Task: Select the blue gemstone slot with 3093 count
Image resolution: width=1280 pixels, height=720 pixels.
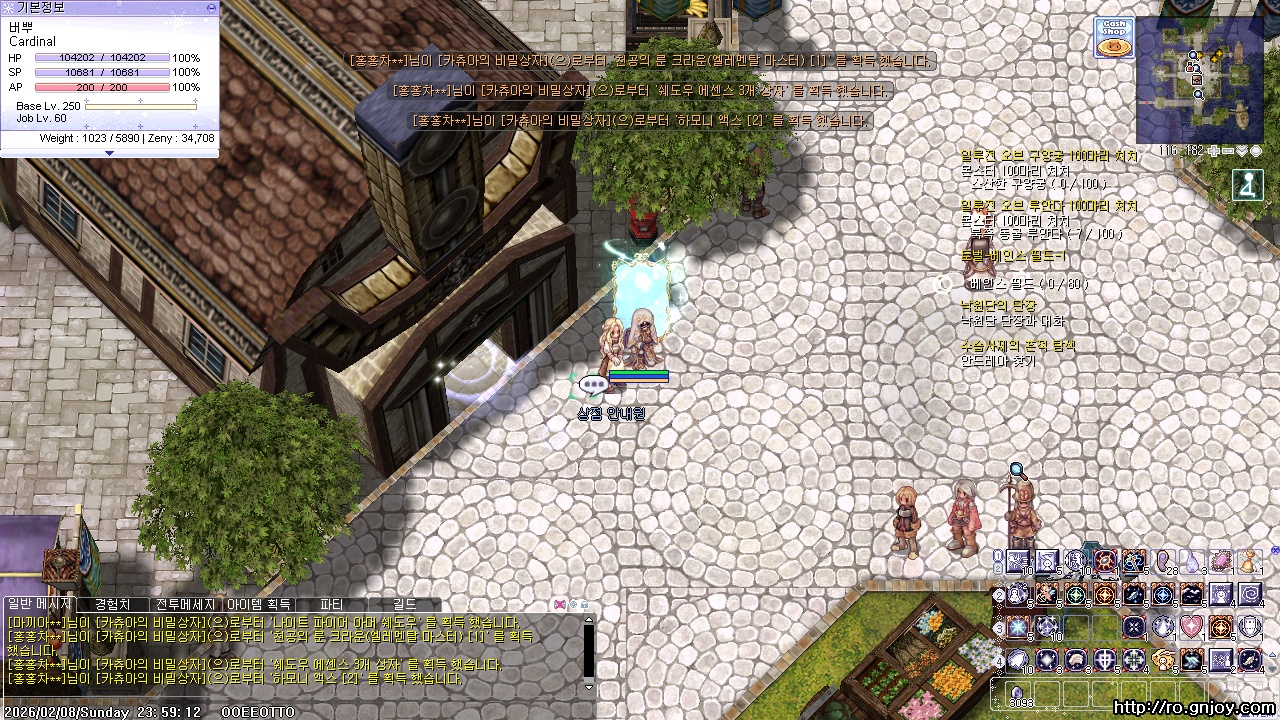Action: (1018, 693)
